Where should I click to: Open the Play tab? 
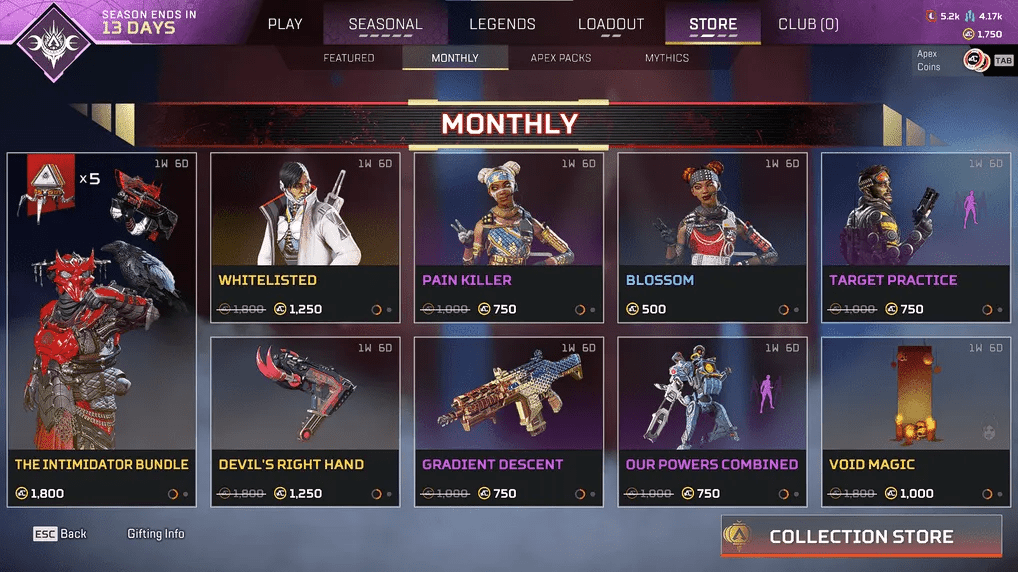tap(285, 24)
